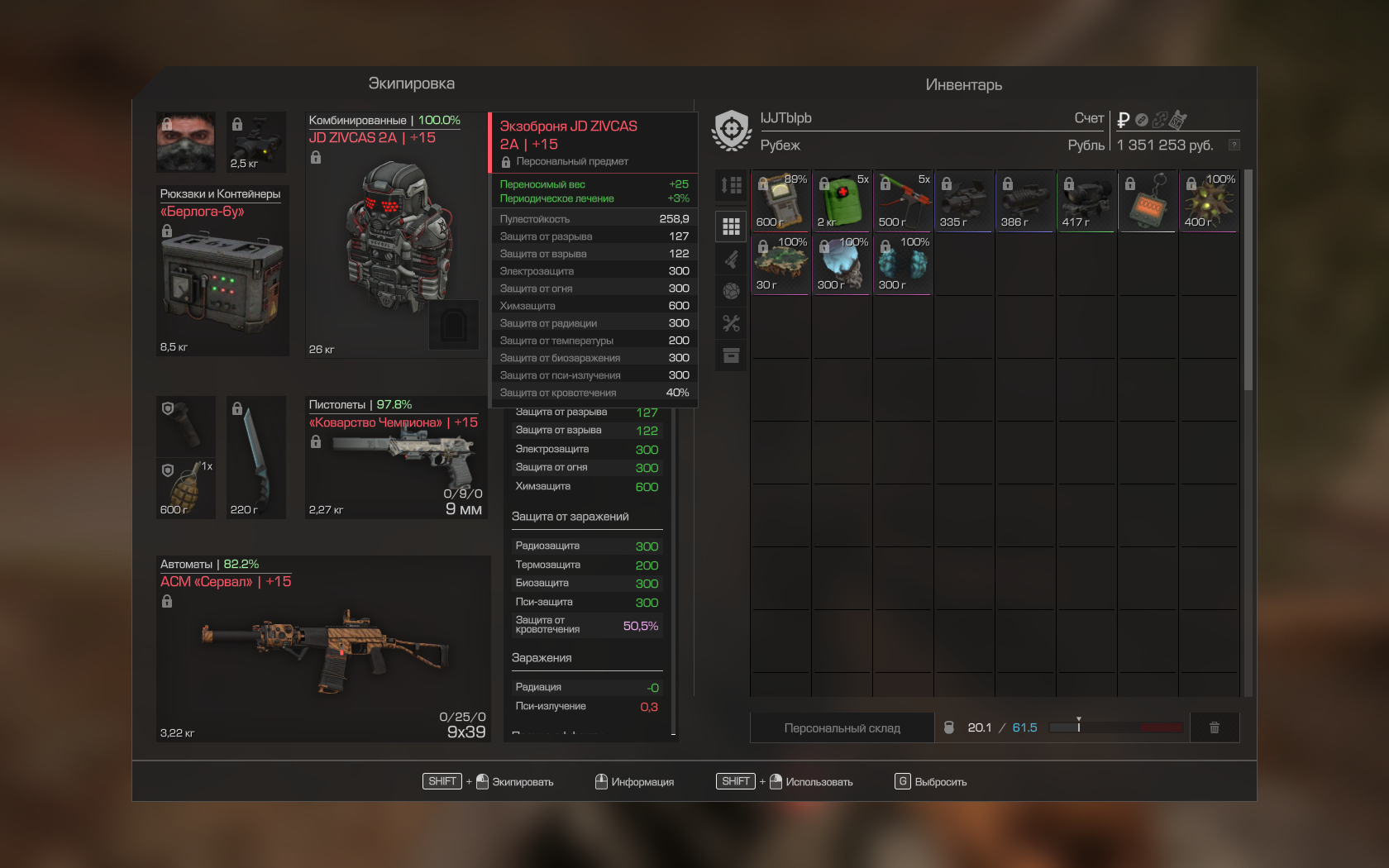The height and width of the screenshot is (868, 1389).
Task: Select the green medkit in inventory
Action: click(842, 201)
